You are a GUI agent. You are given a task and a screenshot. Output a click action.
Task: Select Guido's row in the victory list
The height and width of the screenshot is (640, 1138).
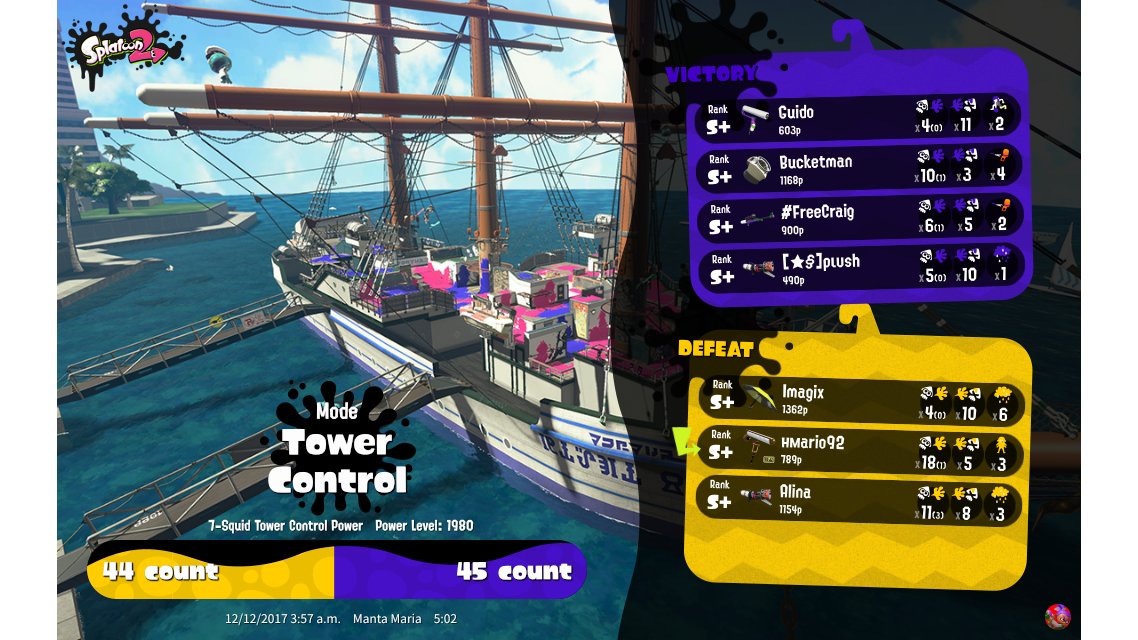(x=858, y=119)
